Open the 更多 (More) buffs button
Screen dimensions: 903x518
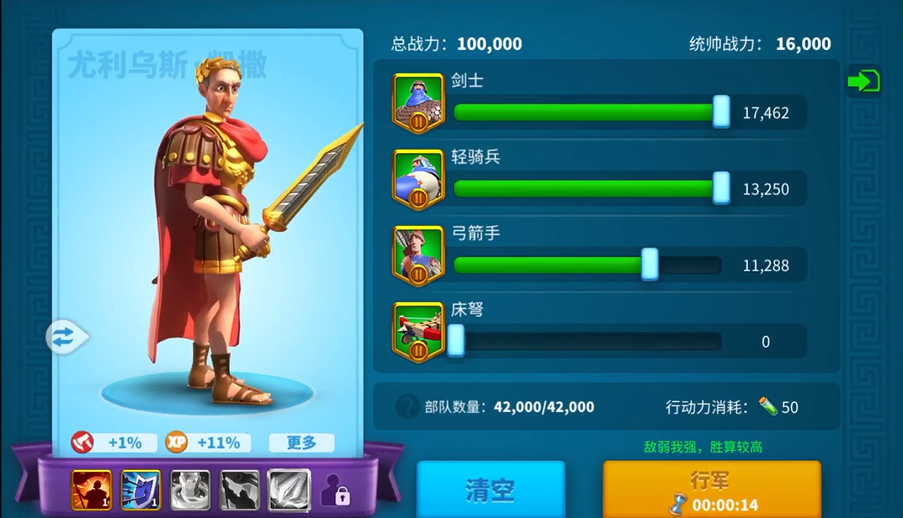coord(301,442)
